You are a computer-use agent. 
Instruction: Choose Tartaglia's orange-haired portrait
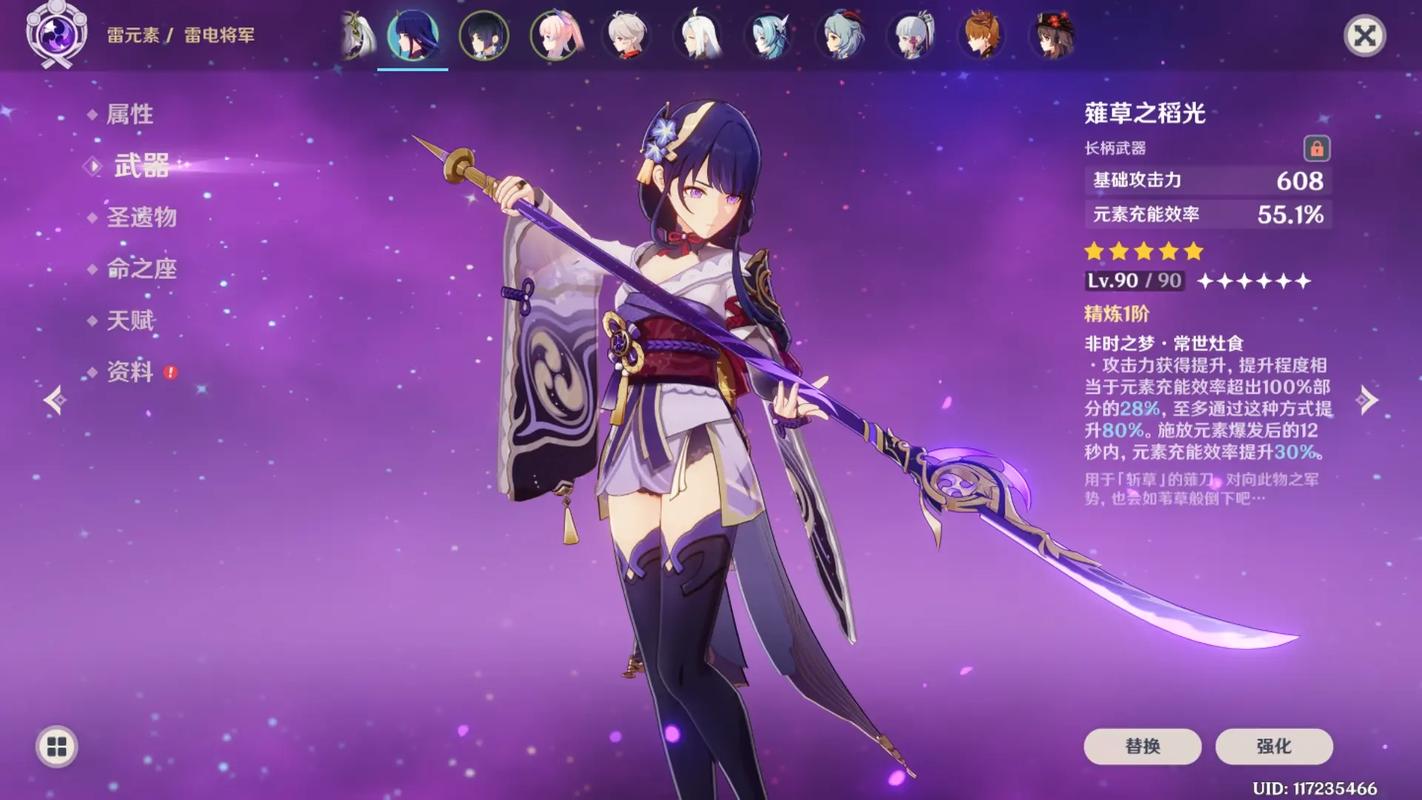[982, 36]
